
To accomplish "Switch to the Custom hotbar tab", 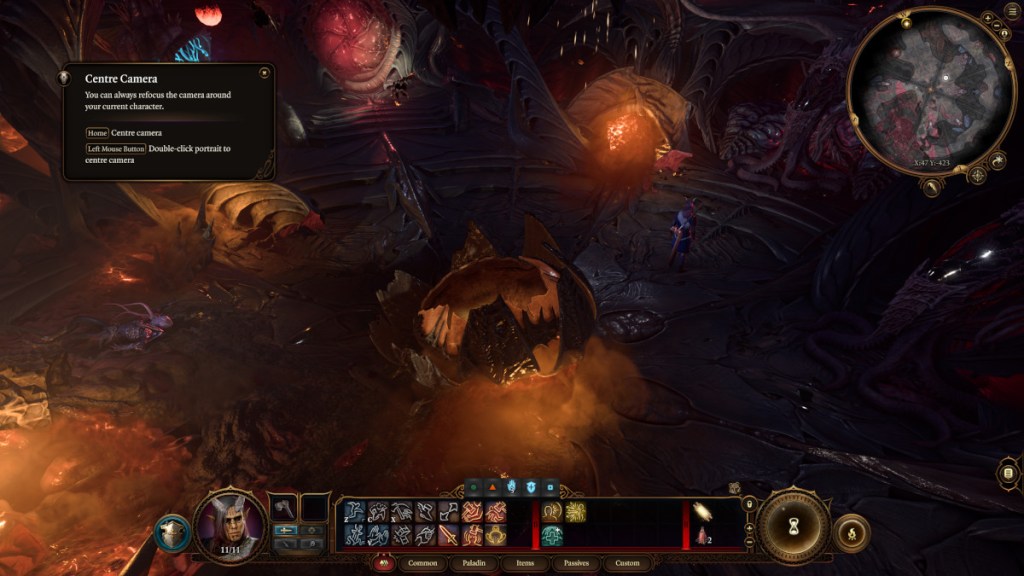I will pyautogui.click(x=627, y=563).
